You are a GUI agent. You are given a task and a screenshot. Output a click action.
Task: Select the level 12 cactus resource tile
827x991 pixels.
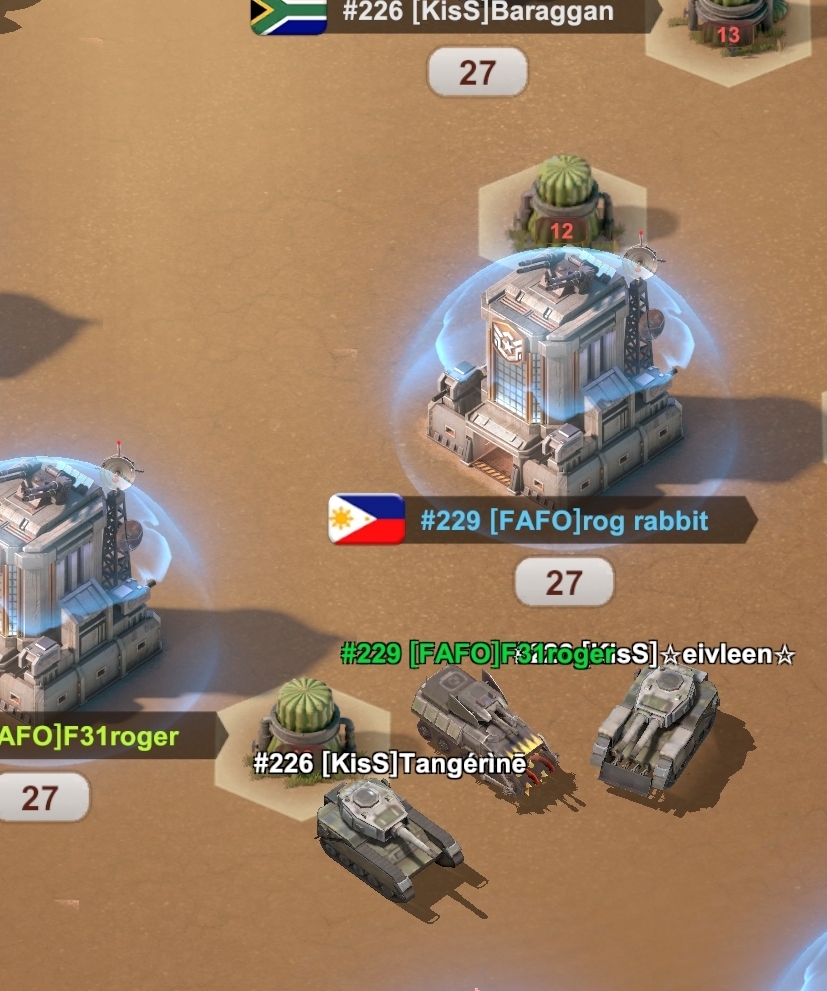pos(561,203)
